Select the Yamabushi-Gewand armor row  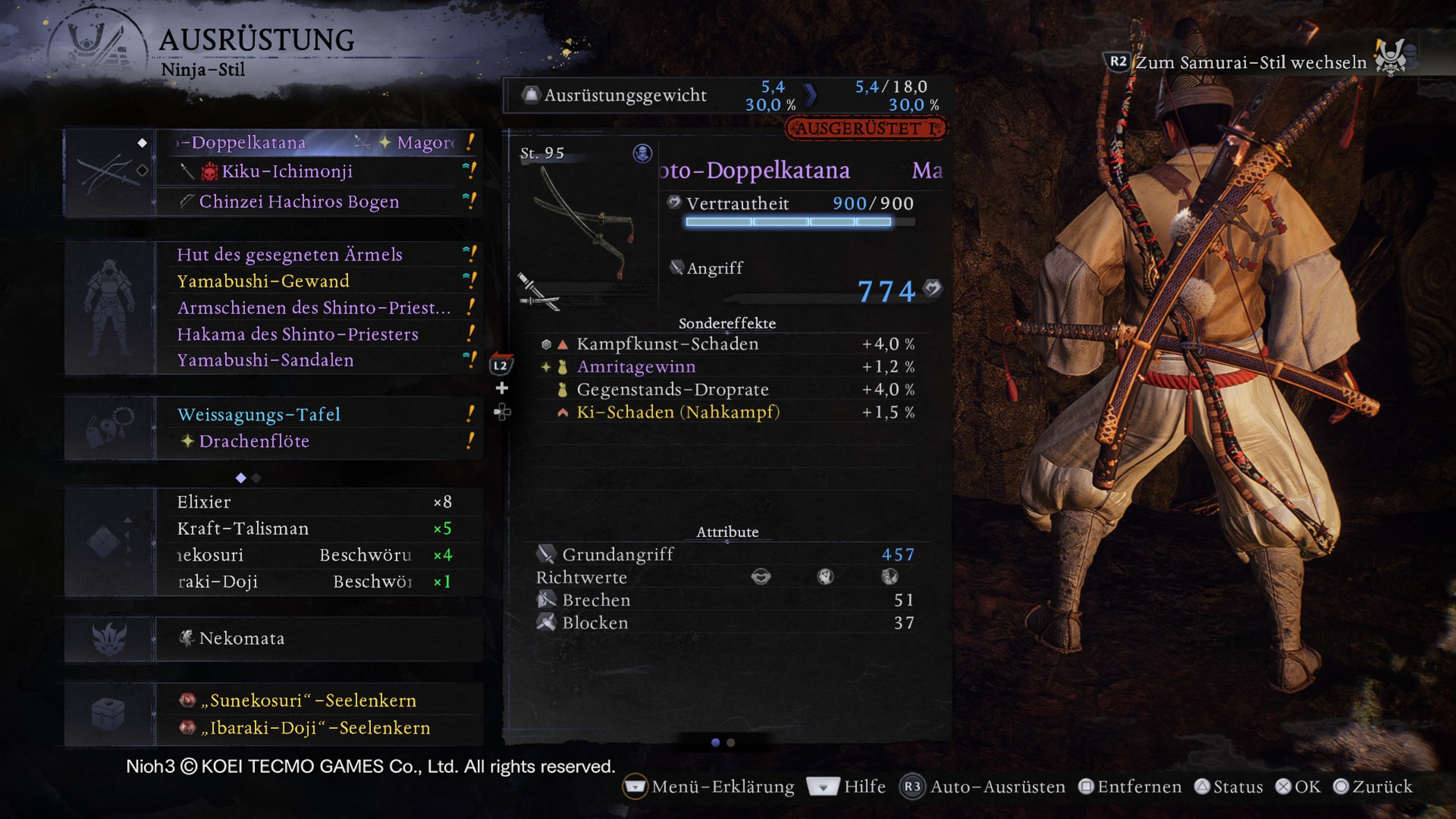[318, 281]
